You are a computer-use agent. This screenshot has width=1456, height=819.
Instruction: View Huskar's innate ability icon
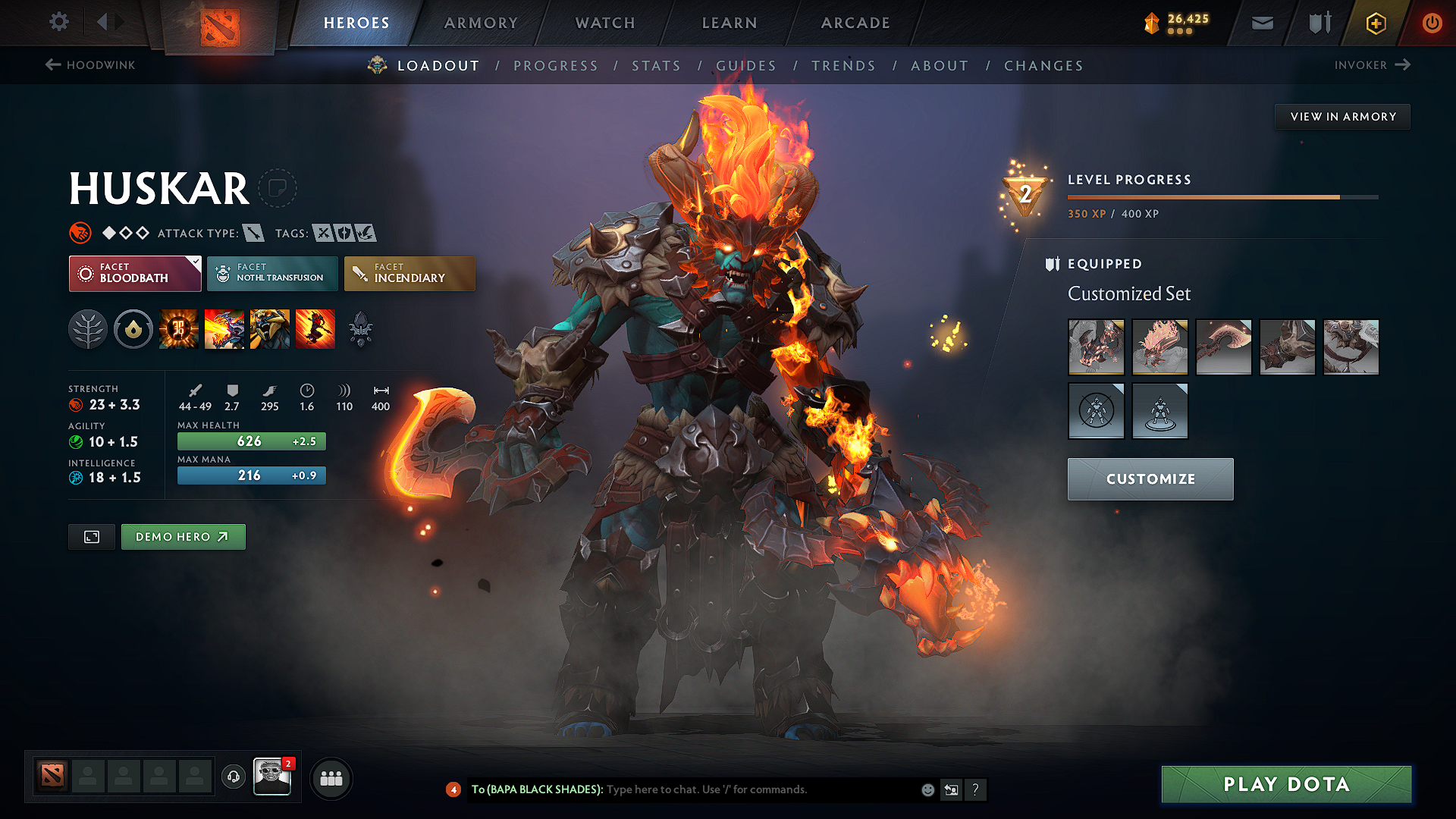tap(133, 329)
